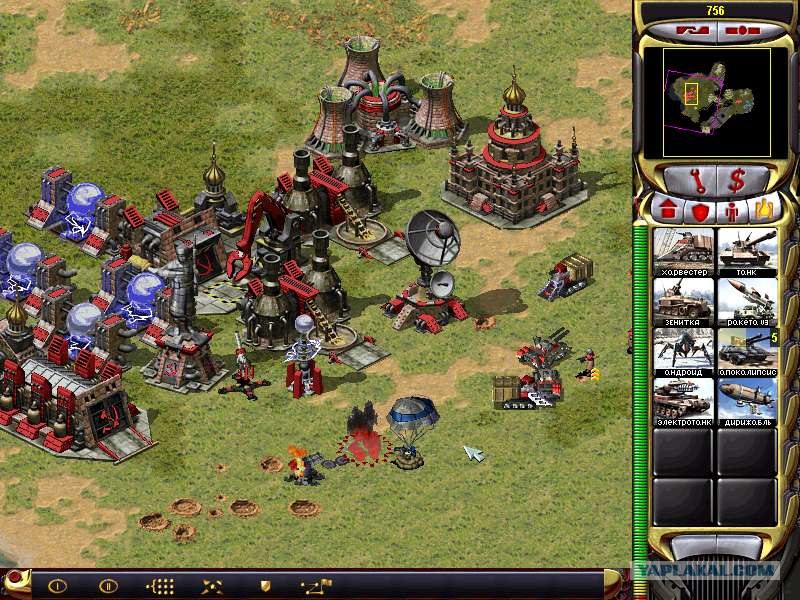The width and height of the screenshot is (800, 600).
Task: Build a танк (Rhino tank) unit
Action: coord(746,250)
